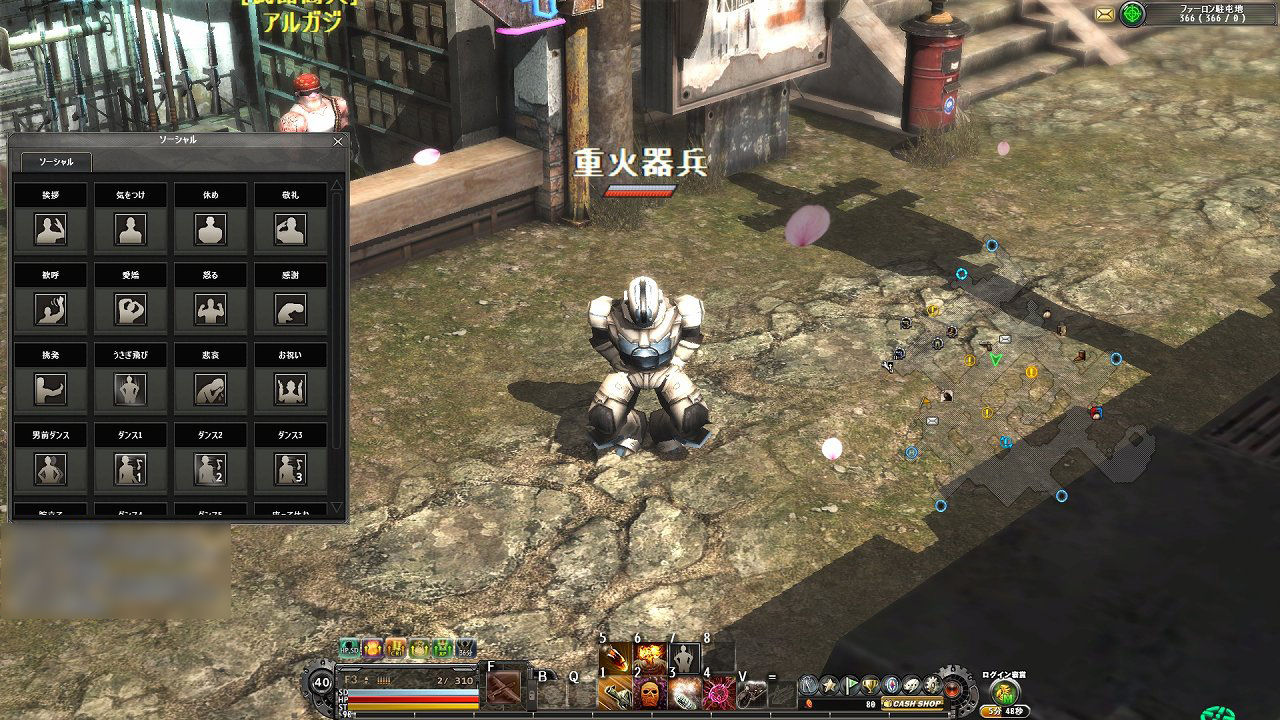Click the CASH SHOP button
1280x720 pixels.
tap(913, 704)
